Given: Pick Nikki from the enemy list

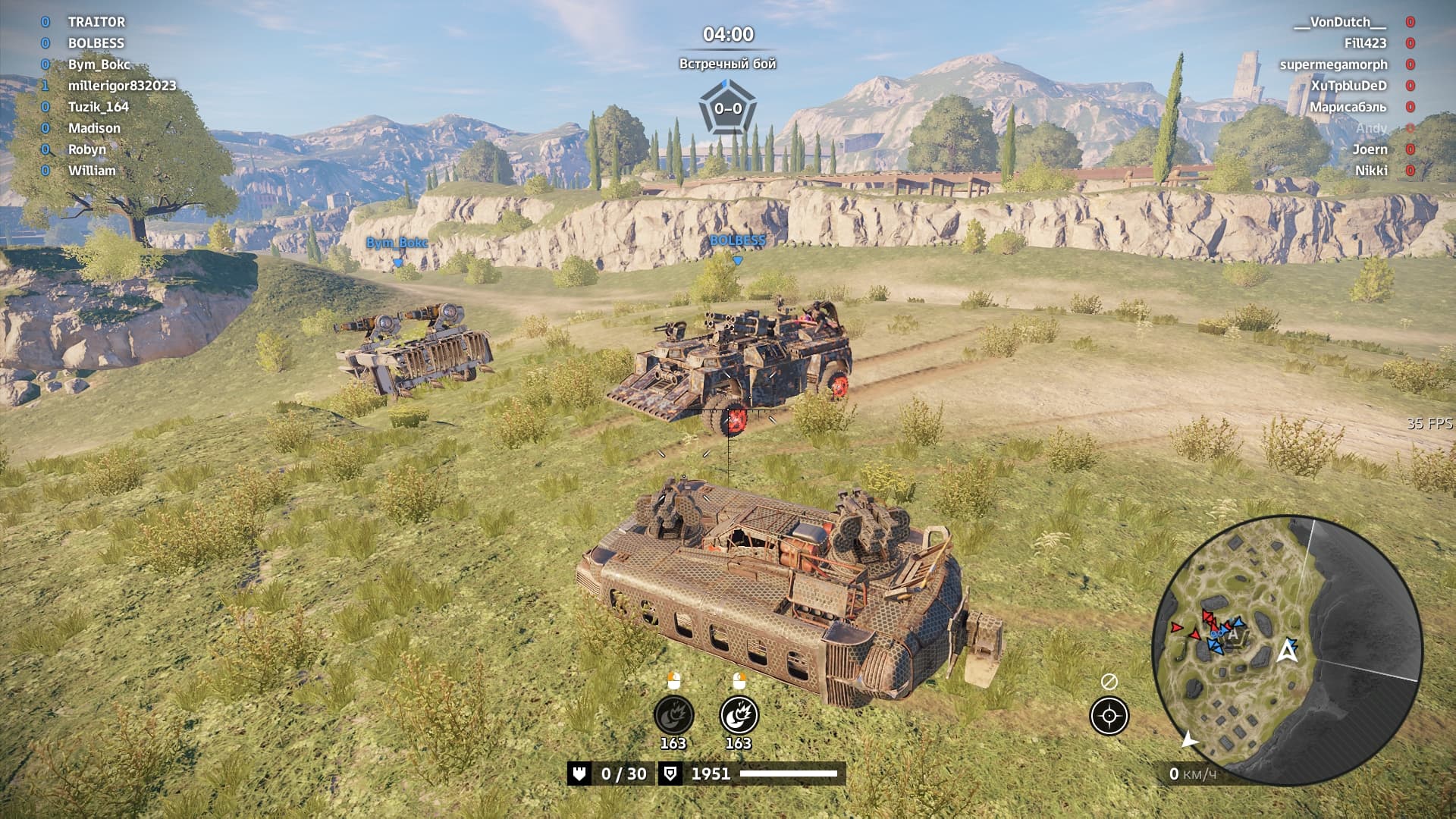Looking at the screenshot, I should 1371,171.
